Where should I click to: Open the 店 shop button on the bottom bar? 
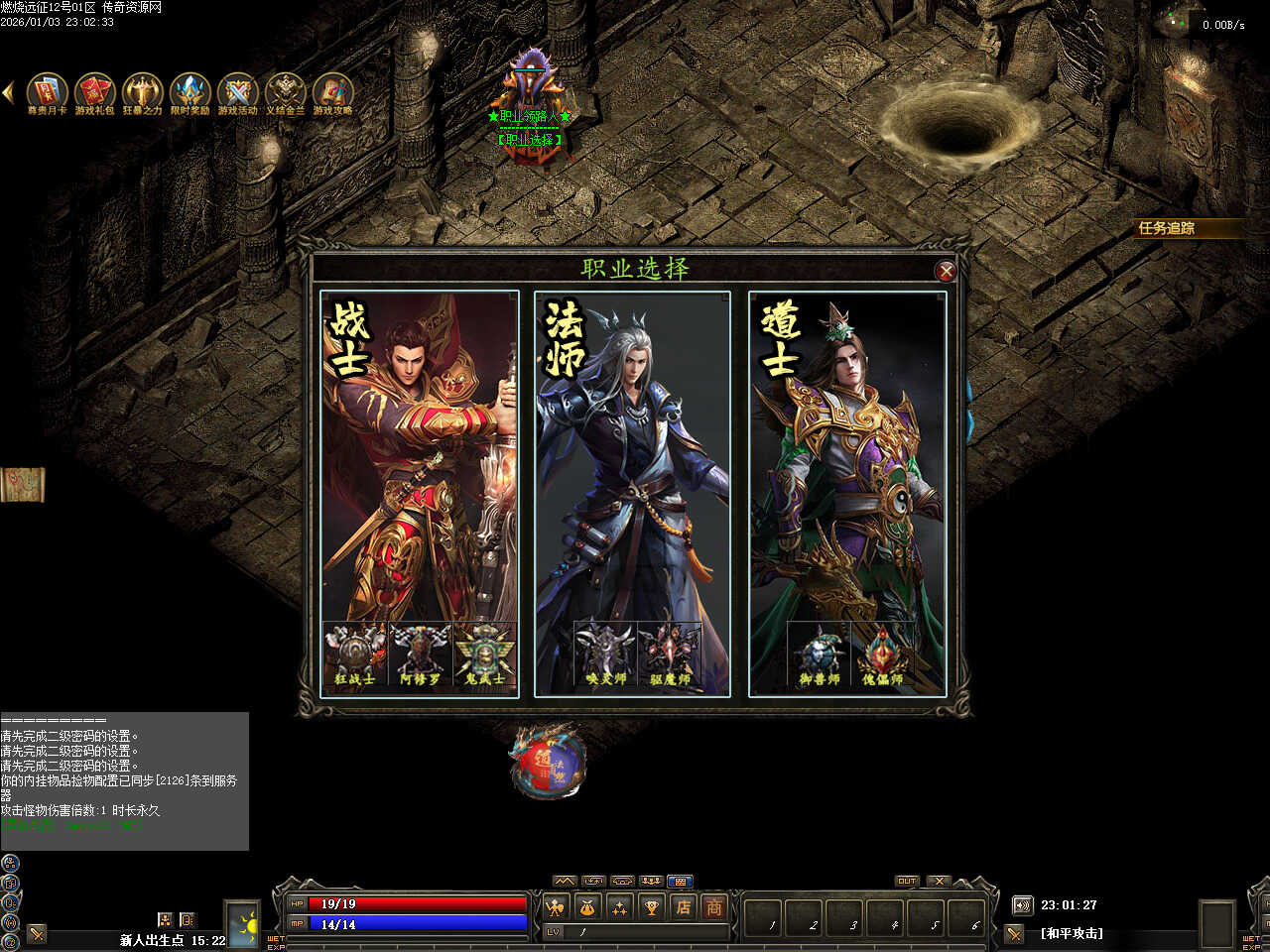point(683,906)
